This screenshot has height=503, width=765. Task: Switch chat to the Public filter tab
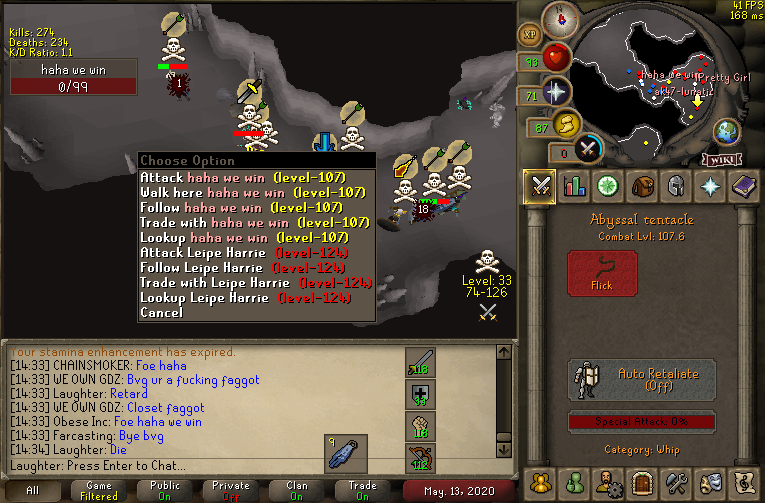165,490
